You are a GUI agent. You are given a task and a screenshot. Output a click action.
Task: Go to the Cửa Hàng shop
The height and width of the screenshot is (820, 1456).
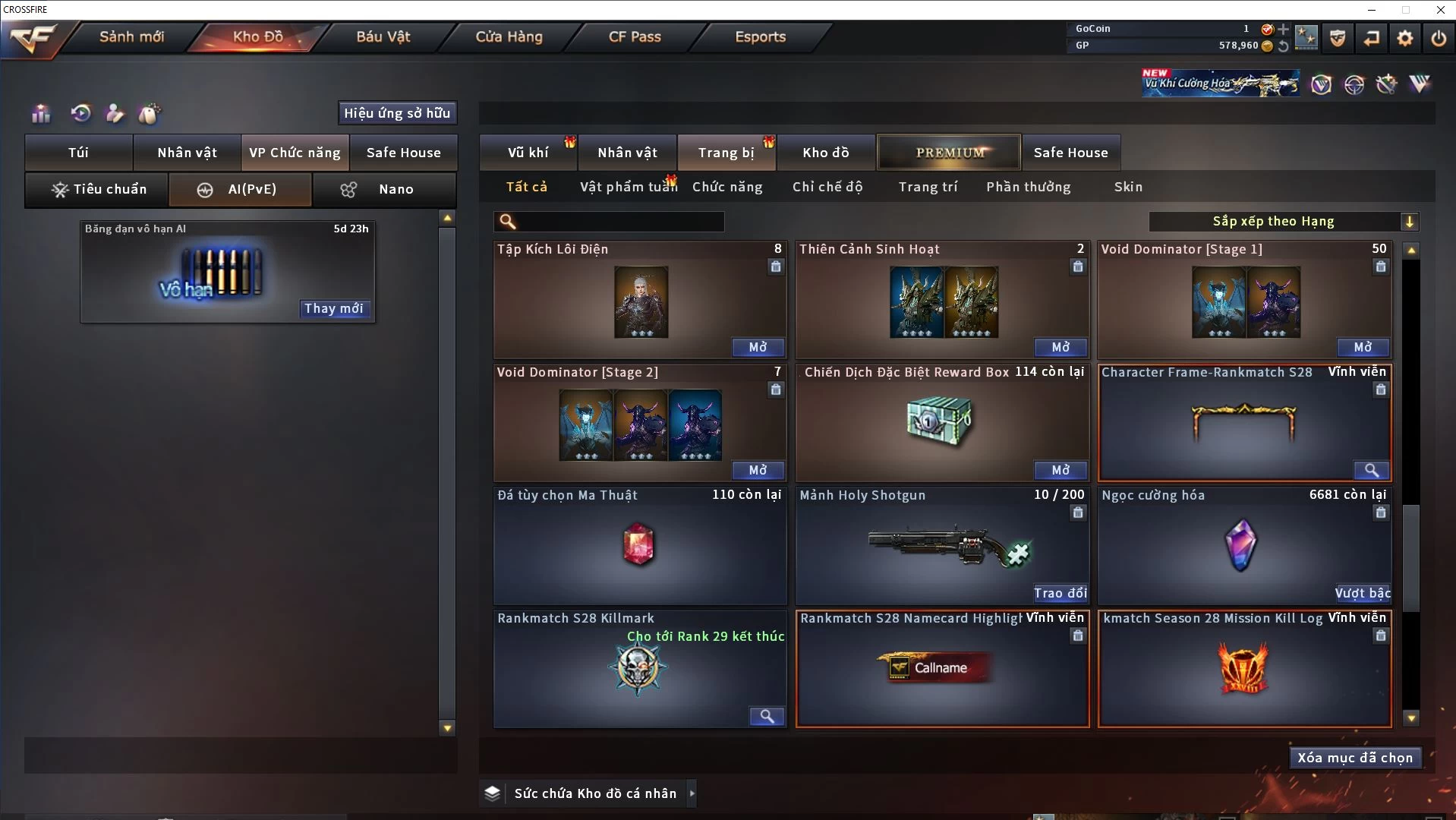pos(509,36)
